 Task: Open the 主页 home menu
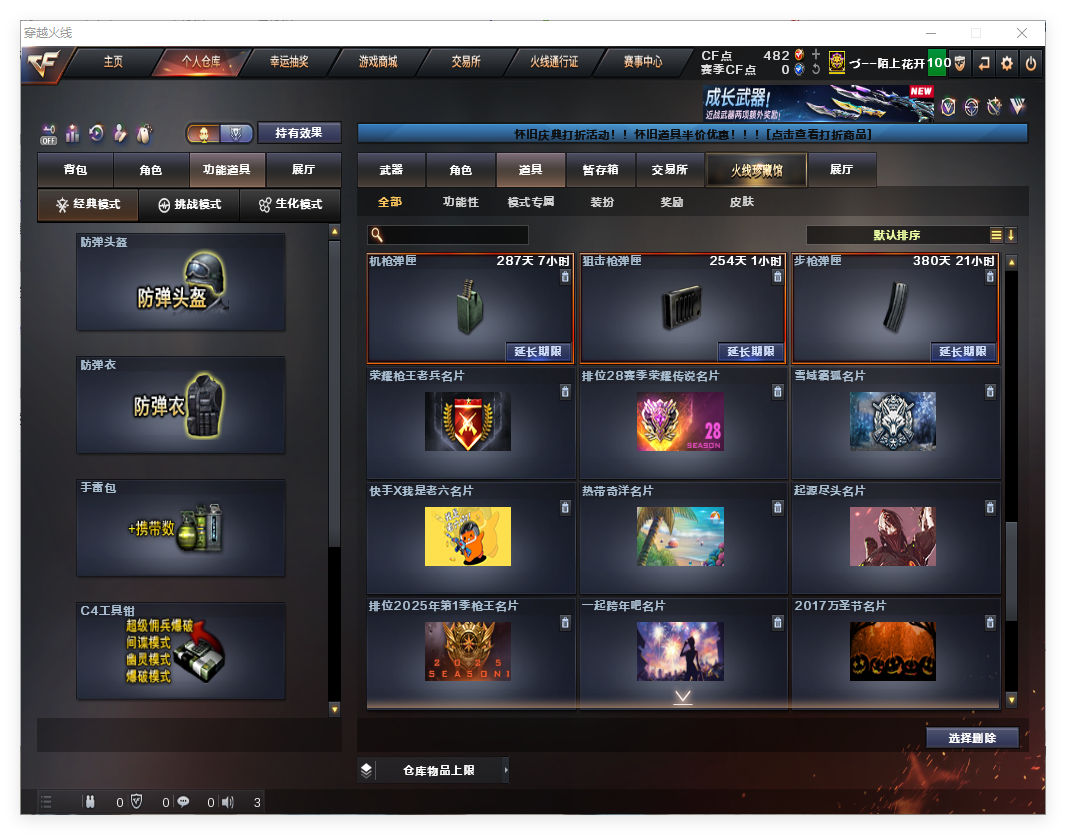(x=113, y=62)
